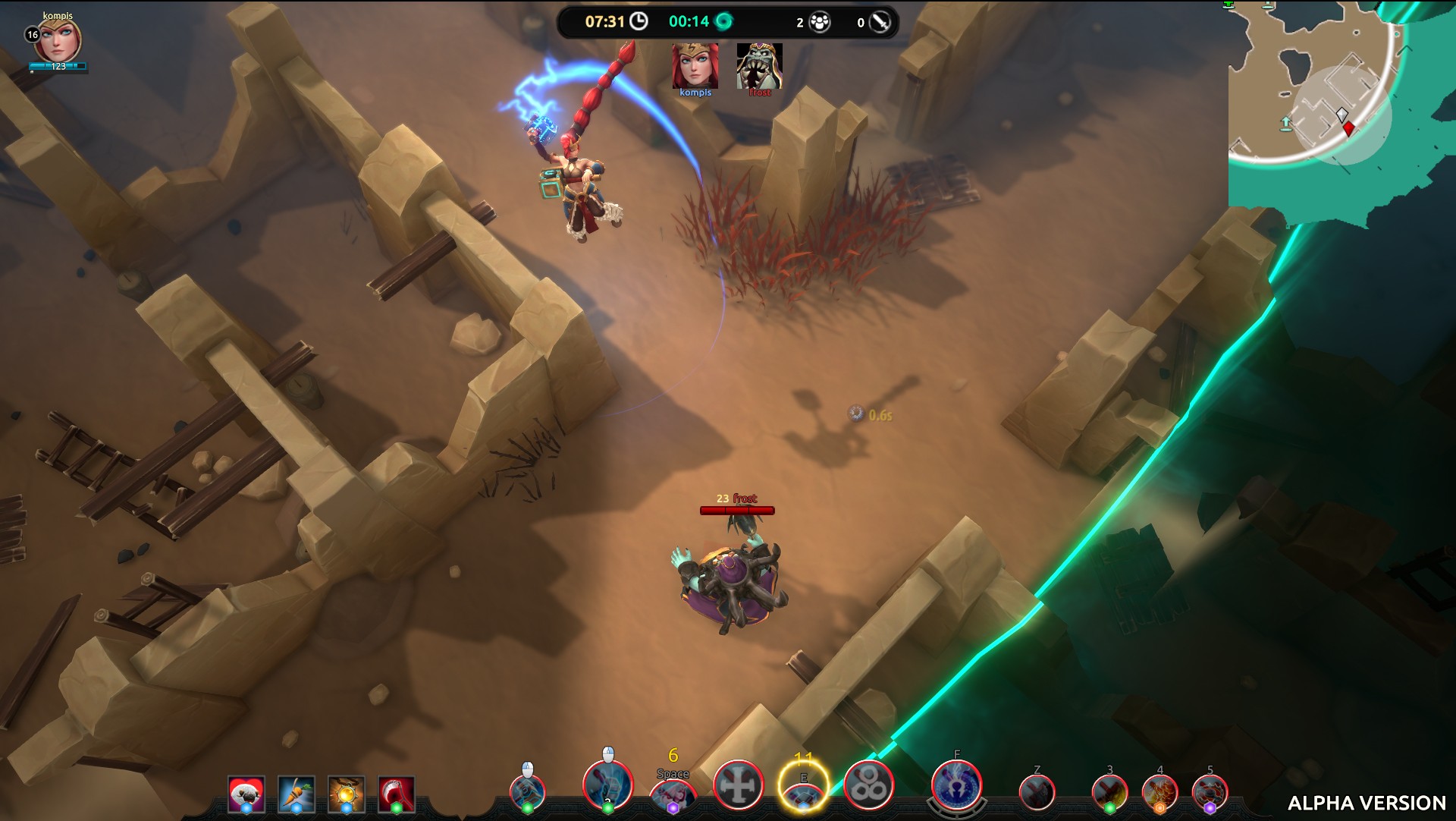Use the slot 5 ability with purple gem
1456x821 pixels.
(x=1210, y=793)
